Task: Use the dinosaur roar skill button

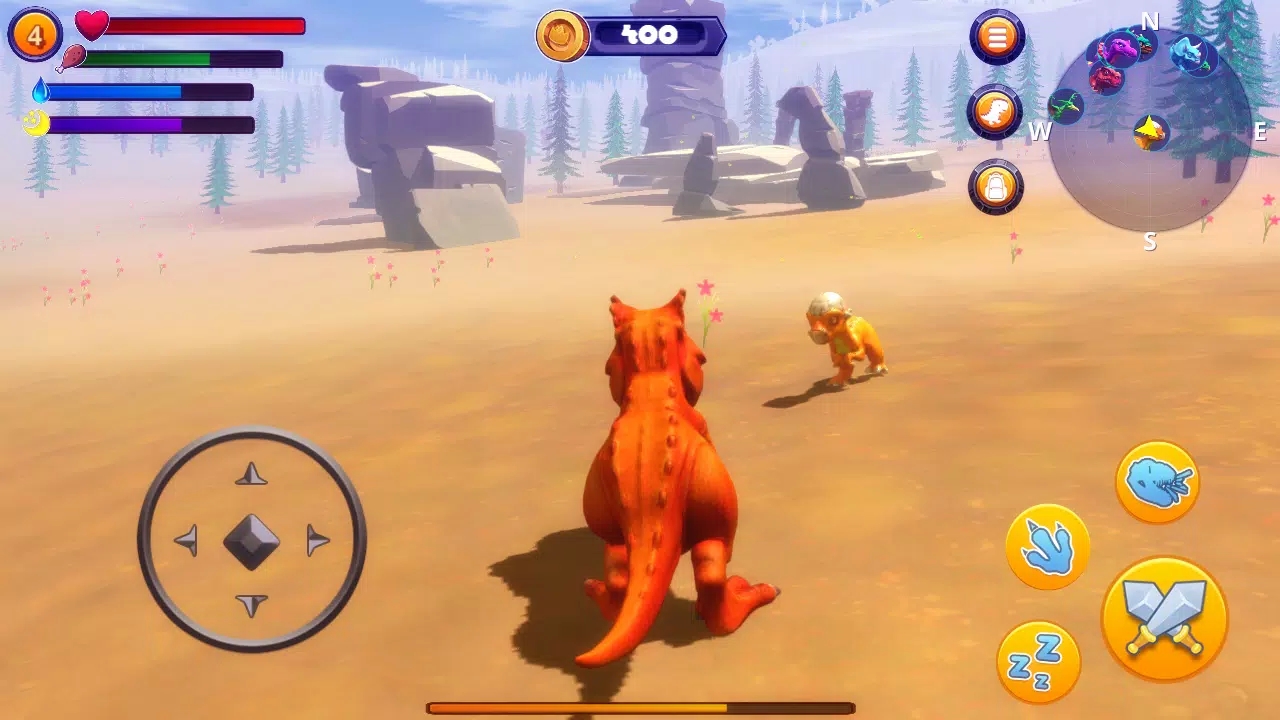Action: point(1157,482)
